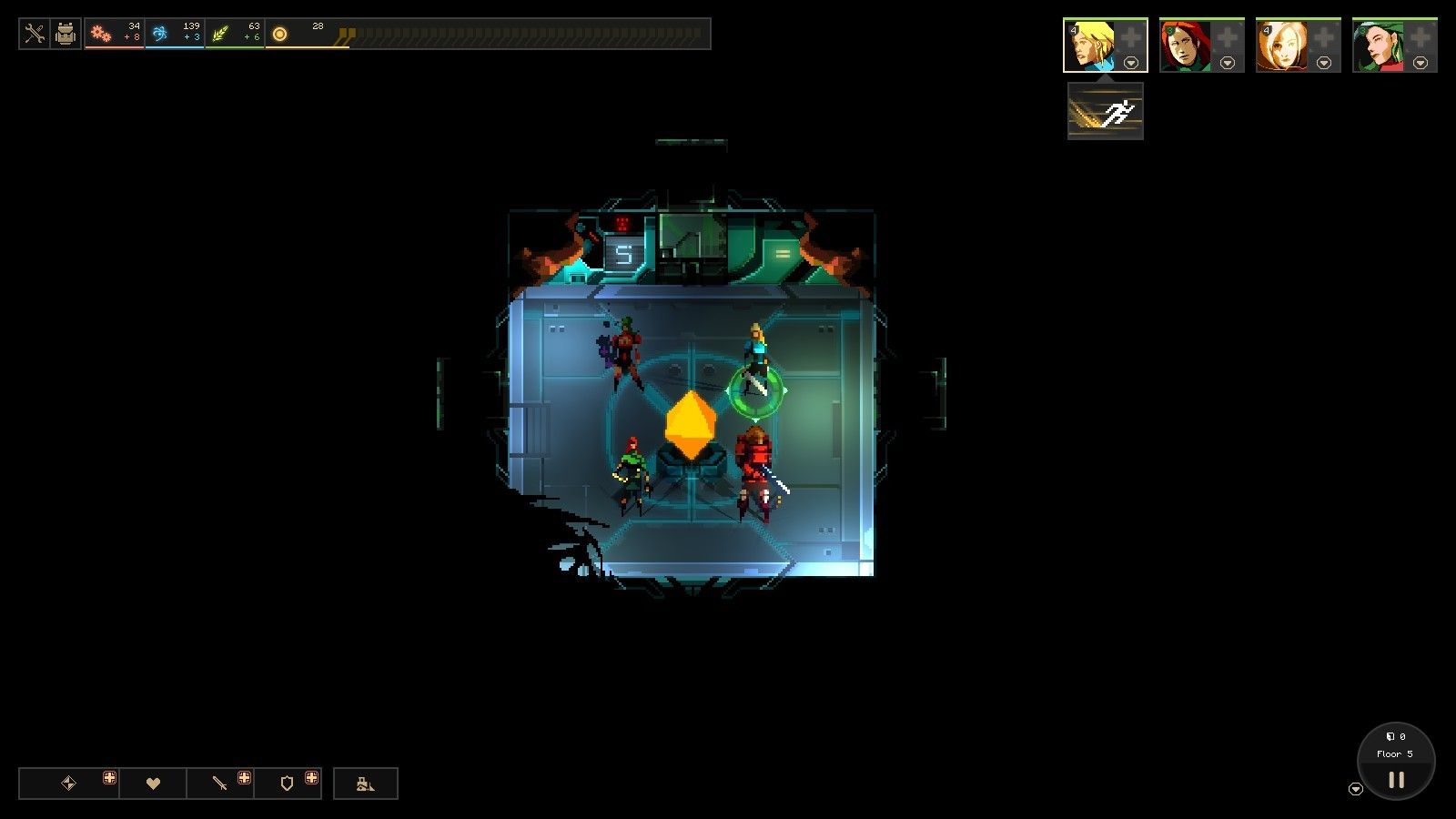Activate the sprint running-figure skill

coord(1105,112)
